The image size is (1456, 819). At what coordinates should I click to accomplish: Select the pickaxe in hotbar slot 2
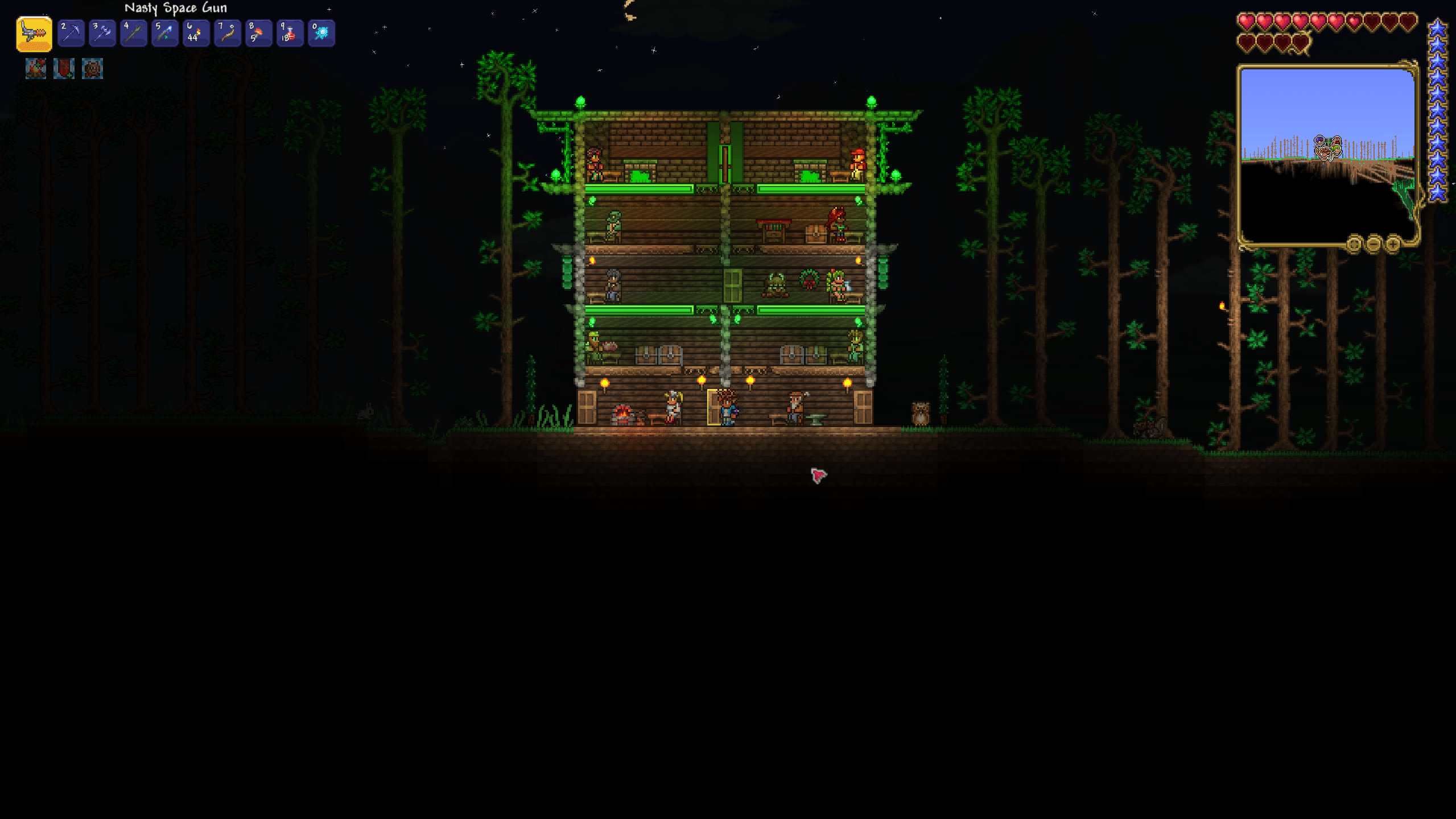[x=71, y=33]
